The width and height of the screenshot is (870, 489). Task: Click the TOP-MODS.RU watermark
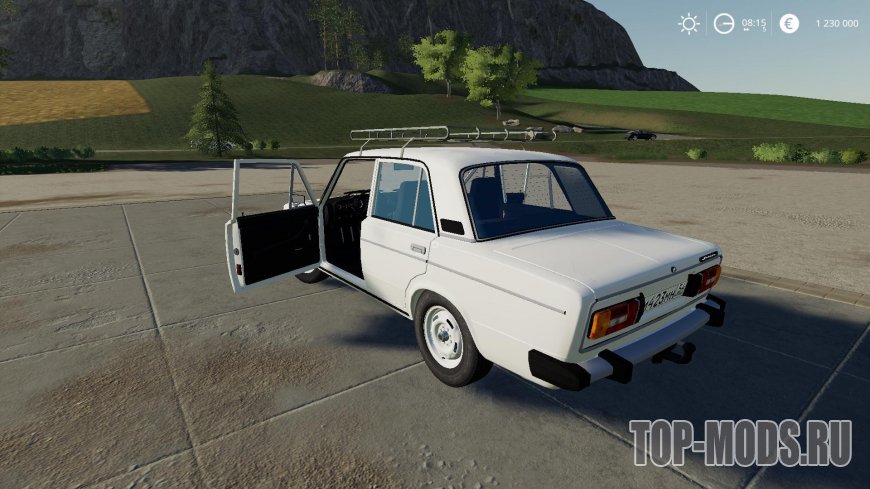740,443
